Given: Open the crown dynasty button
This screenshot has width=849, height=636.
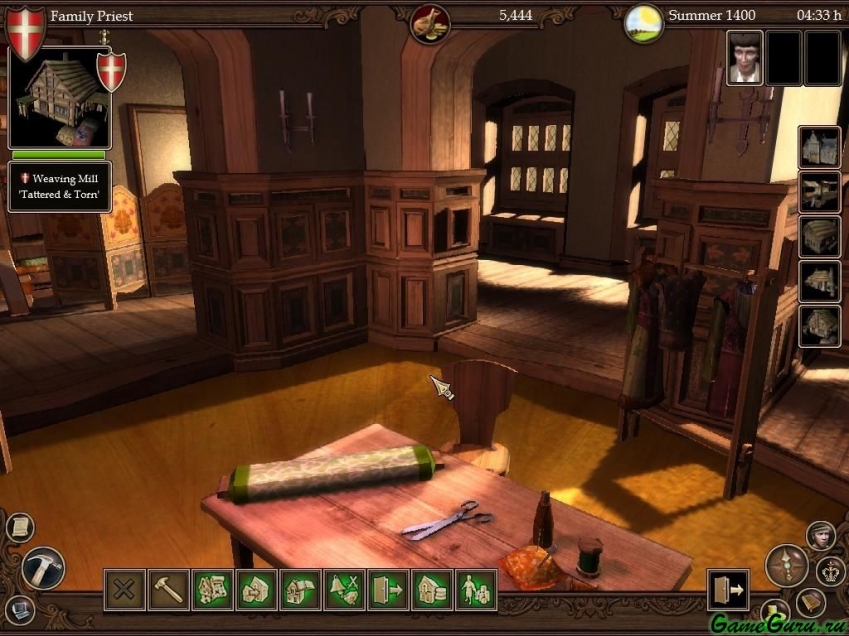Looking at the screenshot, I should (x=831, y=571).
